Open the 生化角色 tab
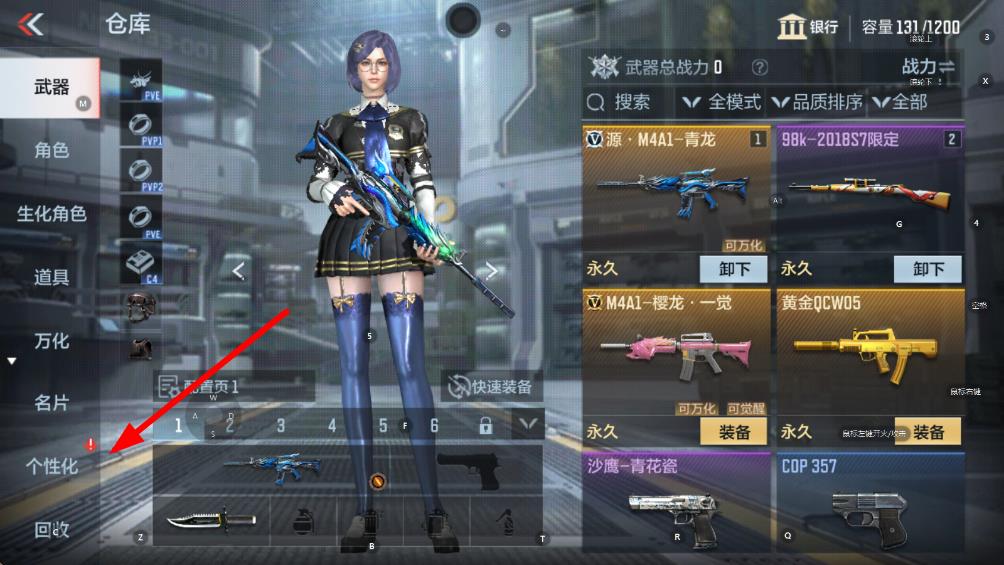 [x=51, y=214]
